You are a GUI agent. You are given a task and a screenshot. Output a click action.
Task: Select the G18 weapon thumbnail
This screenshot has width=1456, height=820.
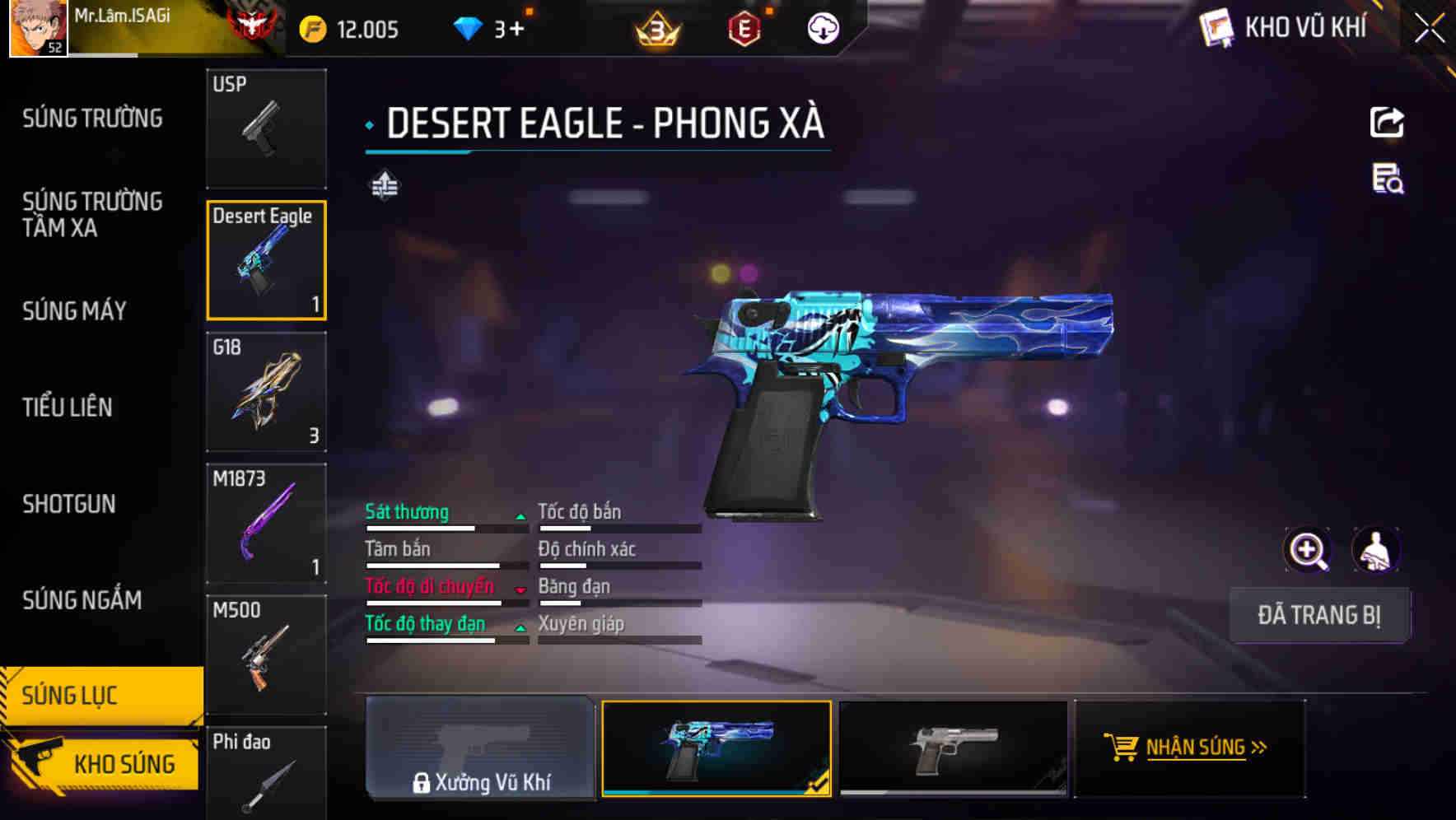pos(266,393)
